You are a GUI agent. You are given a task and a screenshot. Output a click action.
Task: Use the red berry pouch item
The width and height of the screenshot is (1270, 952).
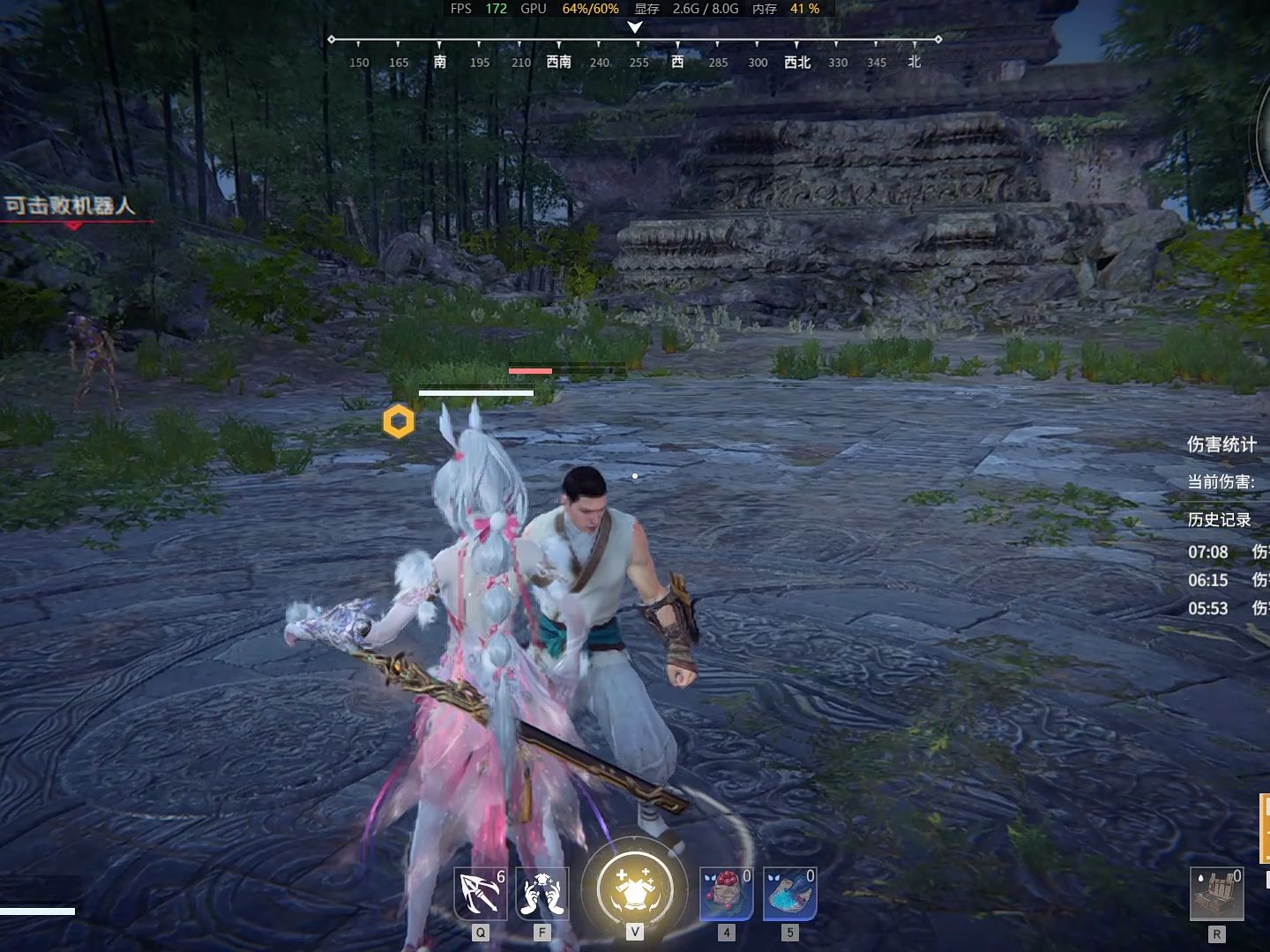tap(726, 894)
